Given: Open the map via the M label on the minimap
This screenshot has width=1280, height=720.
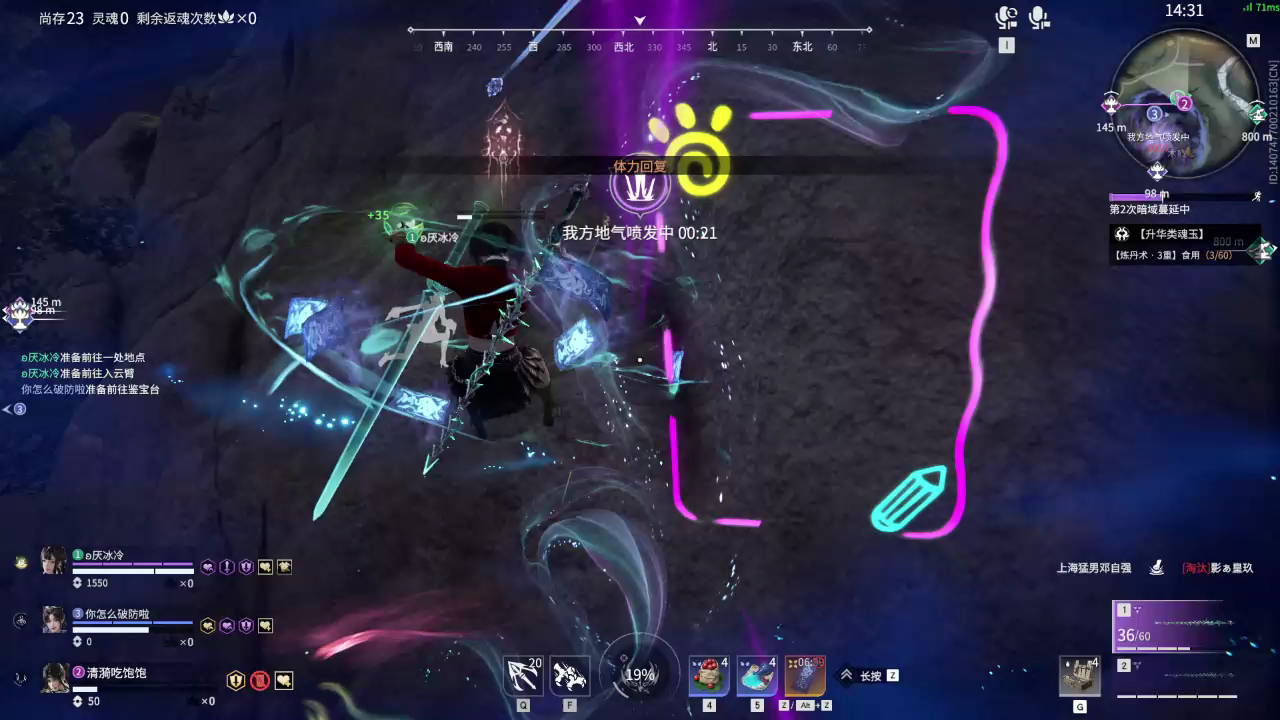Looking at the screenshot, I should click(1254, 41).
